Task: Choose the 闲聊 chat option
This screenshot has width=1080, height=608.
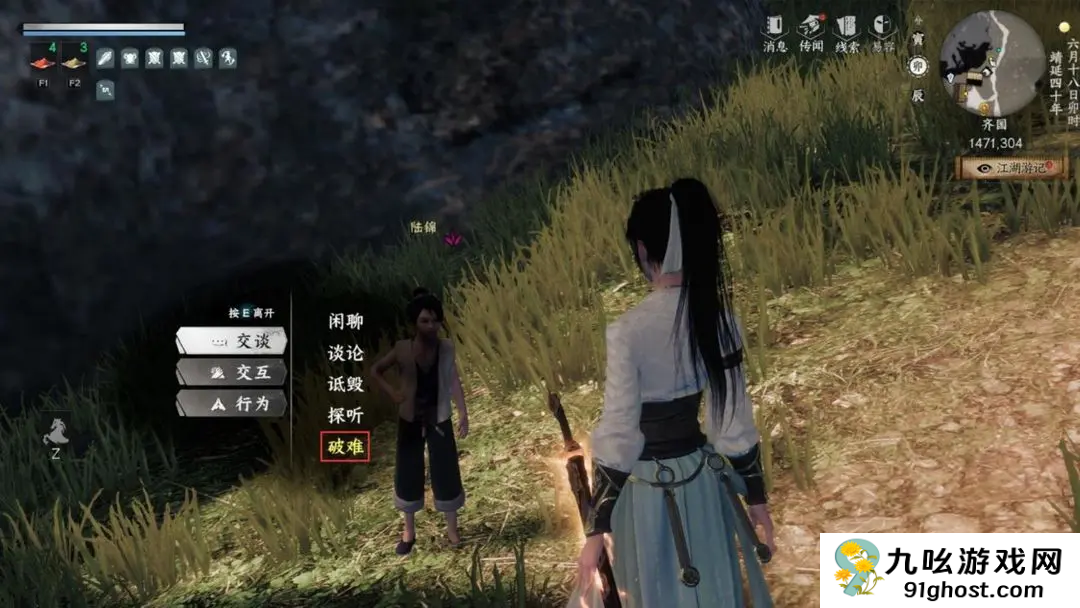Action: coord(345,322)
